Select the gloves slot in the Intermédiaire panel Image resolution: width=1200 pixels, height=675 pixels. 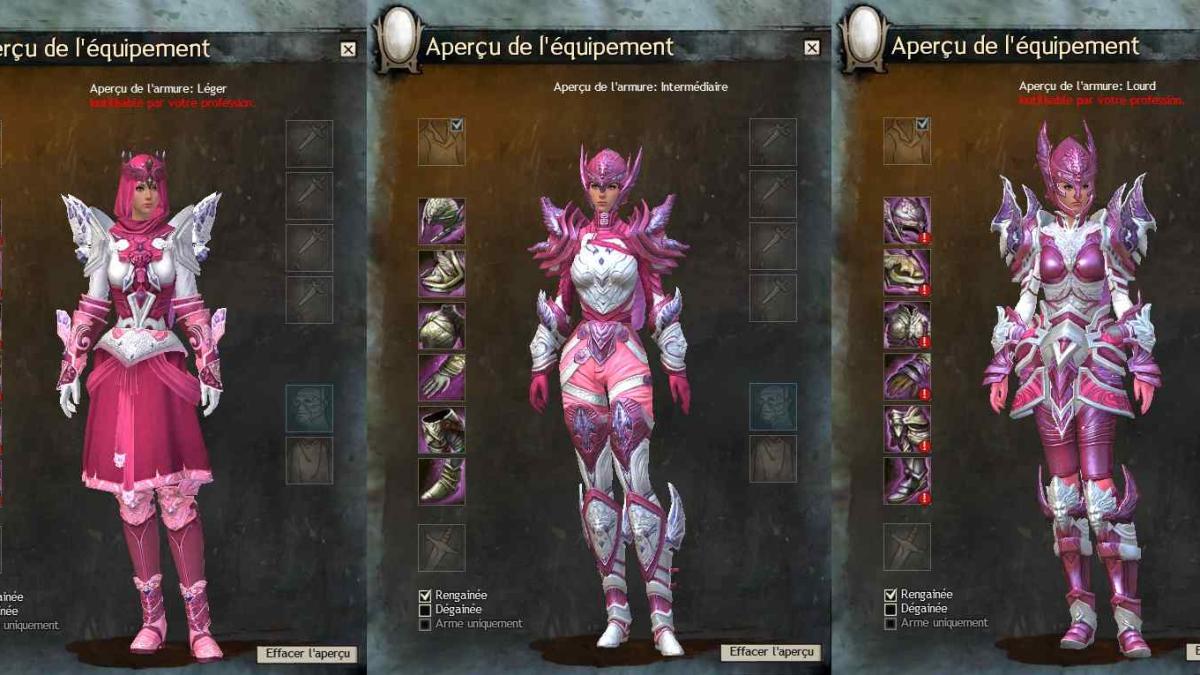(x=441, y=377)
